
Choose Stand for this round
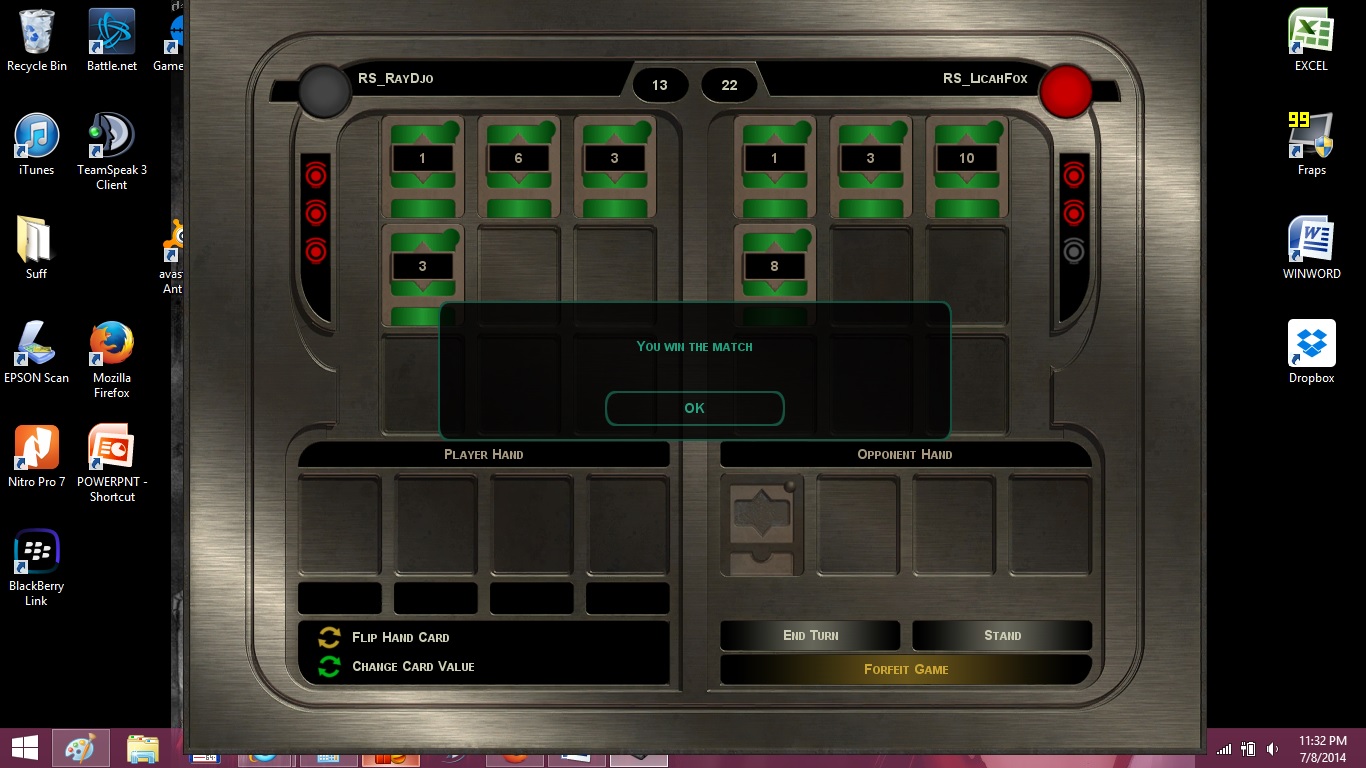1002,635
